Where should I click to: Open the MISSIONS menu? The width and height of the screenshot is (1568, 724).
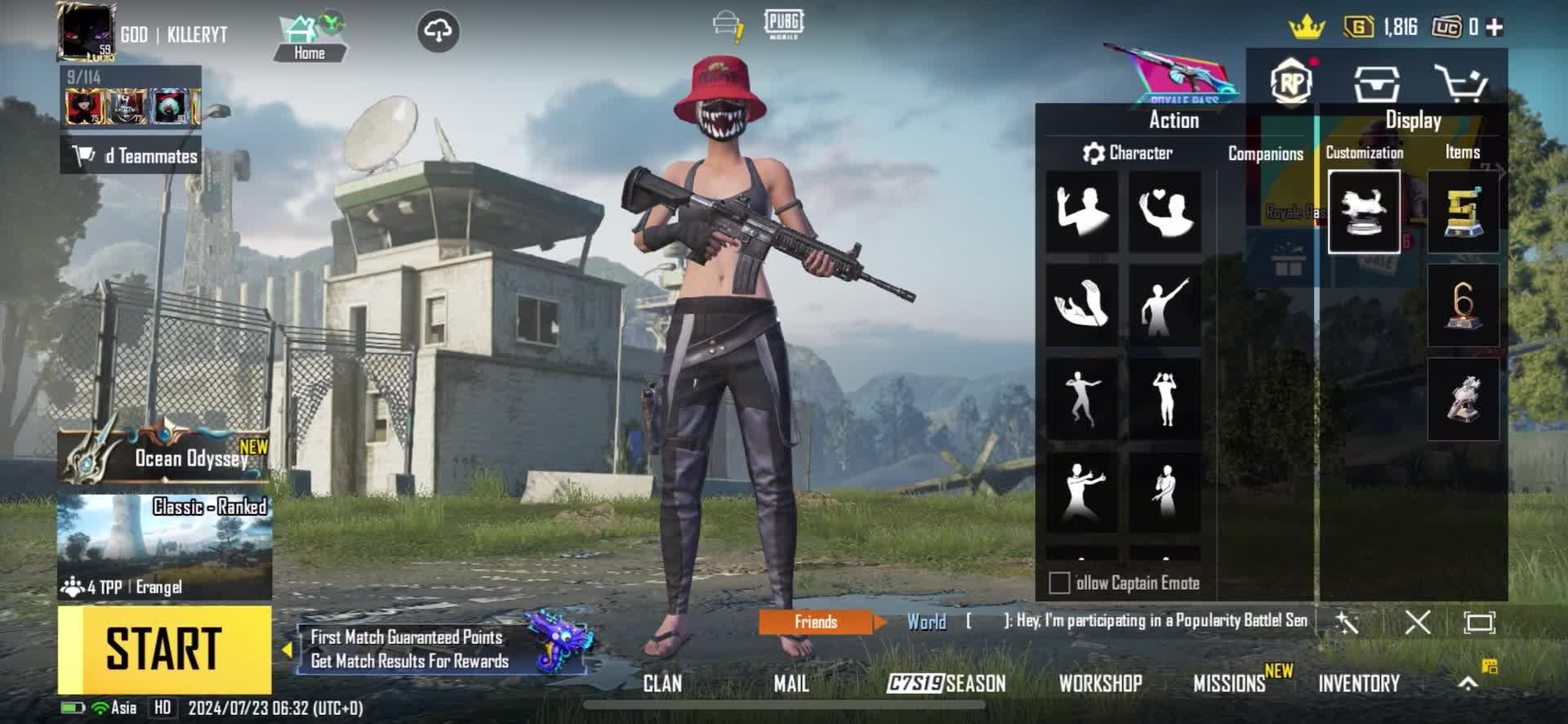click(1230, 683)
